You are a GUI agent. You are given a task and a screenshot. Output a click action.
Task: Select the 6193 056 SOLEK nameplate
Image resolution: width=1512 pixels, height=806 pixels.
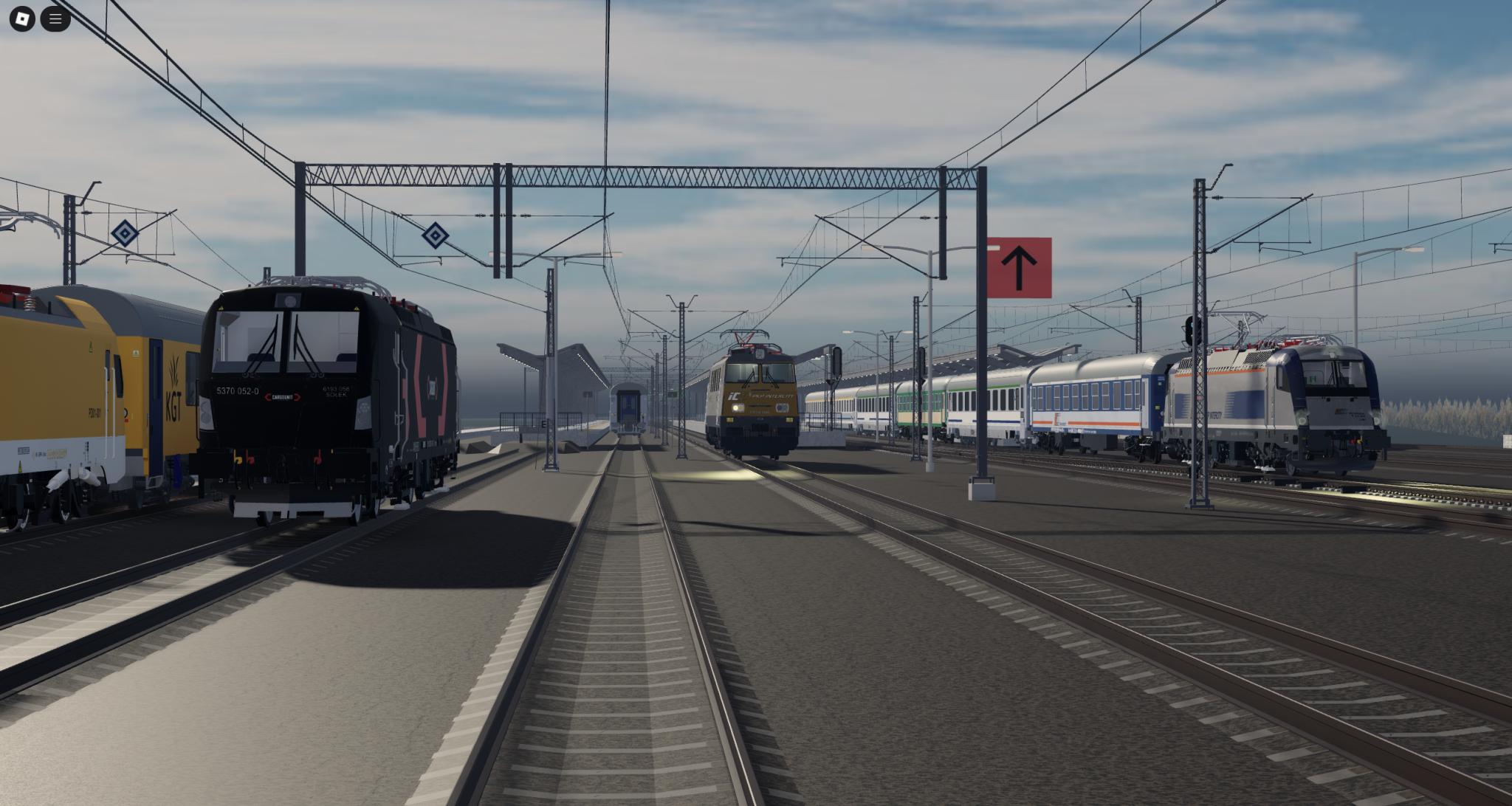tap(336, 390)
